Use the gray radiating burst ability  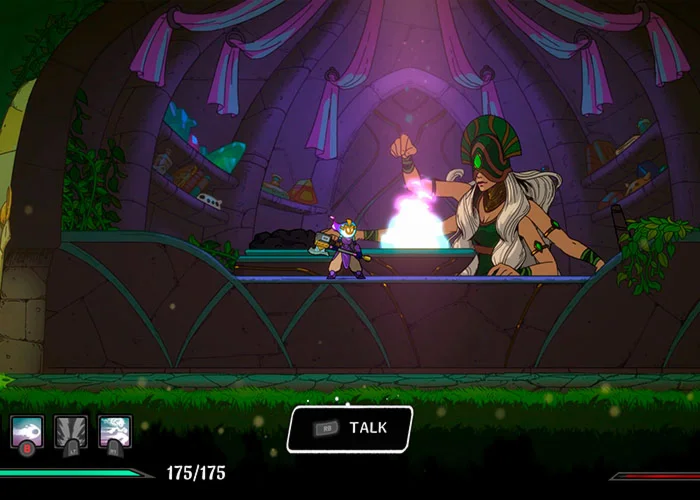point(70,431)
